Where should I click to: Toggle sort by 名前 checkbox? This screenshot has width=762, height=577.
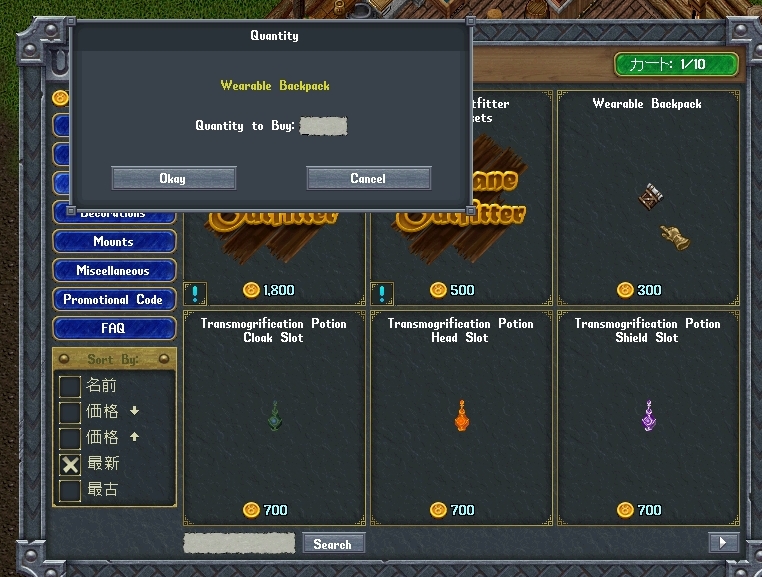click(x=70, y=386)
